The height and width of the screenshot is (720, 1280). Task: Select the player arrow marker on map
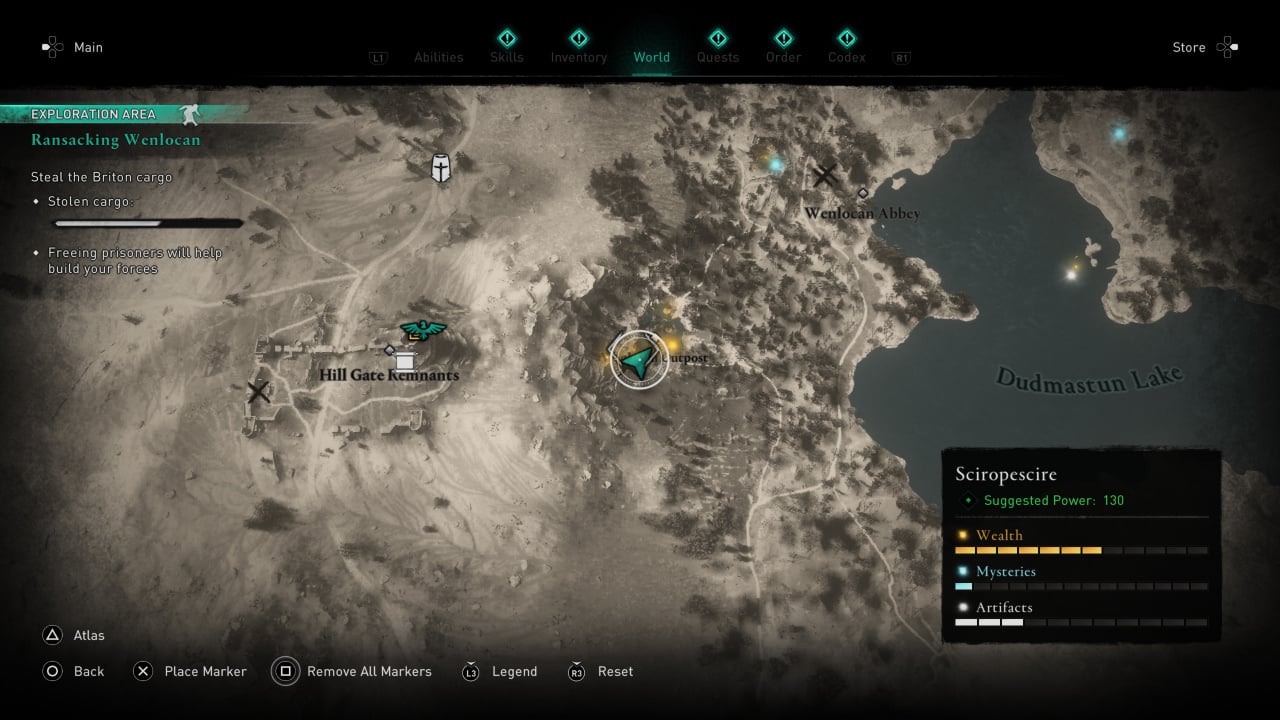point(639,359)
